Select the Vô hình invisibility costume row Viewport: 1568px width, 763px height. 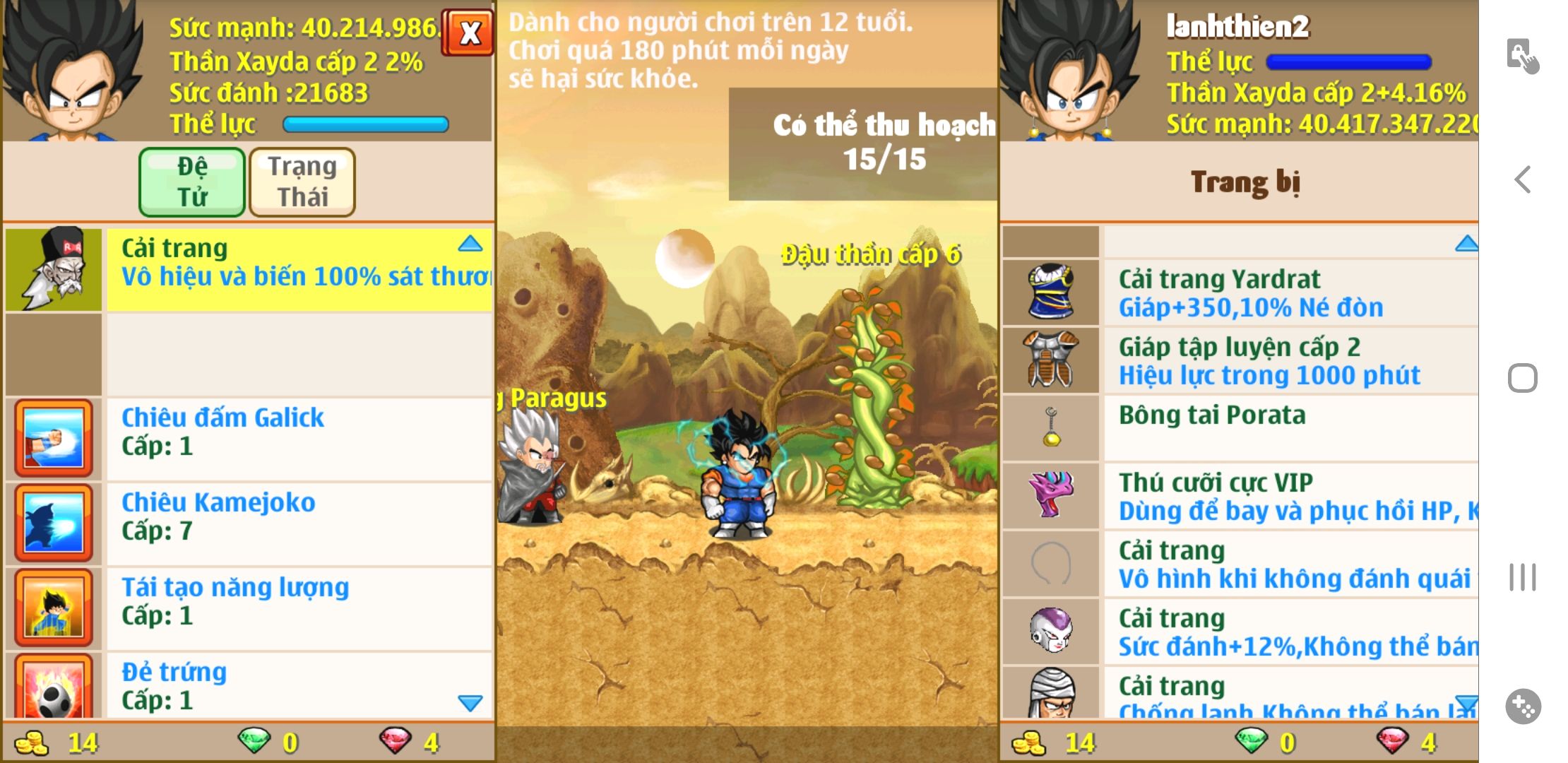1289,564
